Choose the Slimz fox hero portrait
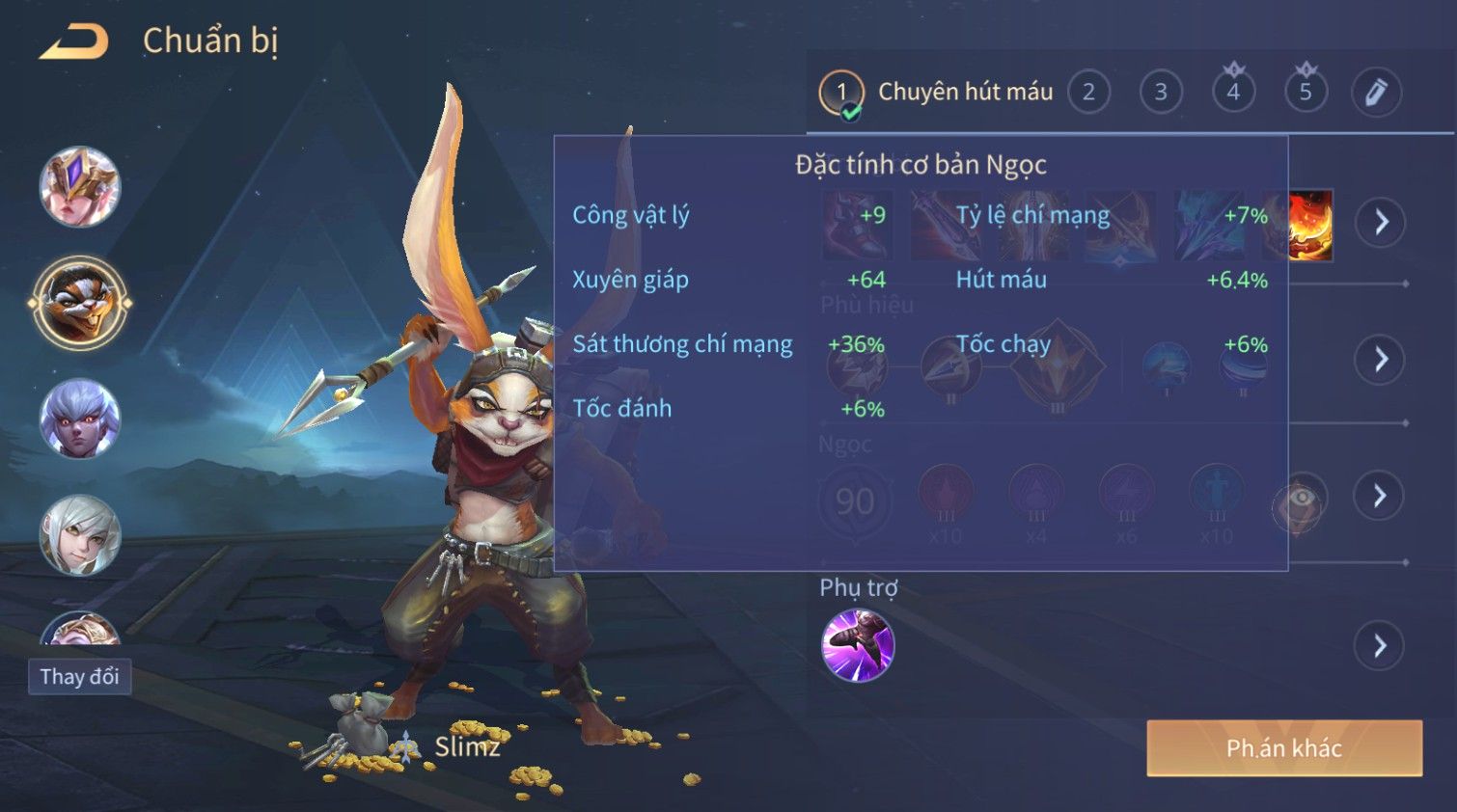1457x812 pixels. (80, 303)
